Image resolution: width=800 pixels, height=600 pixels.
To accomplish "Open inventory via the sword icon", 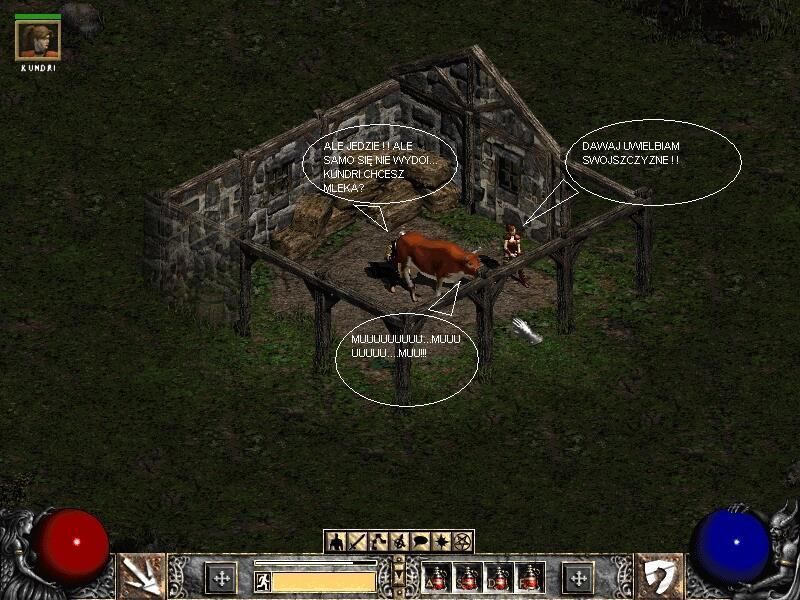I will pos(357,542).
